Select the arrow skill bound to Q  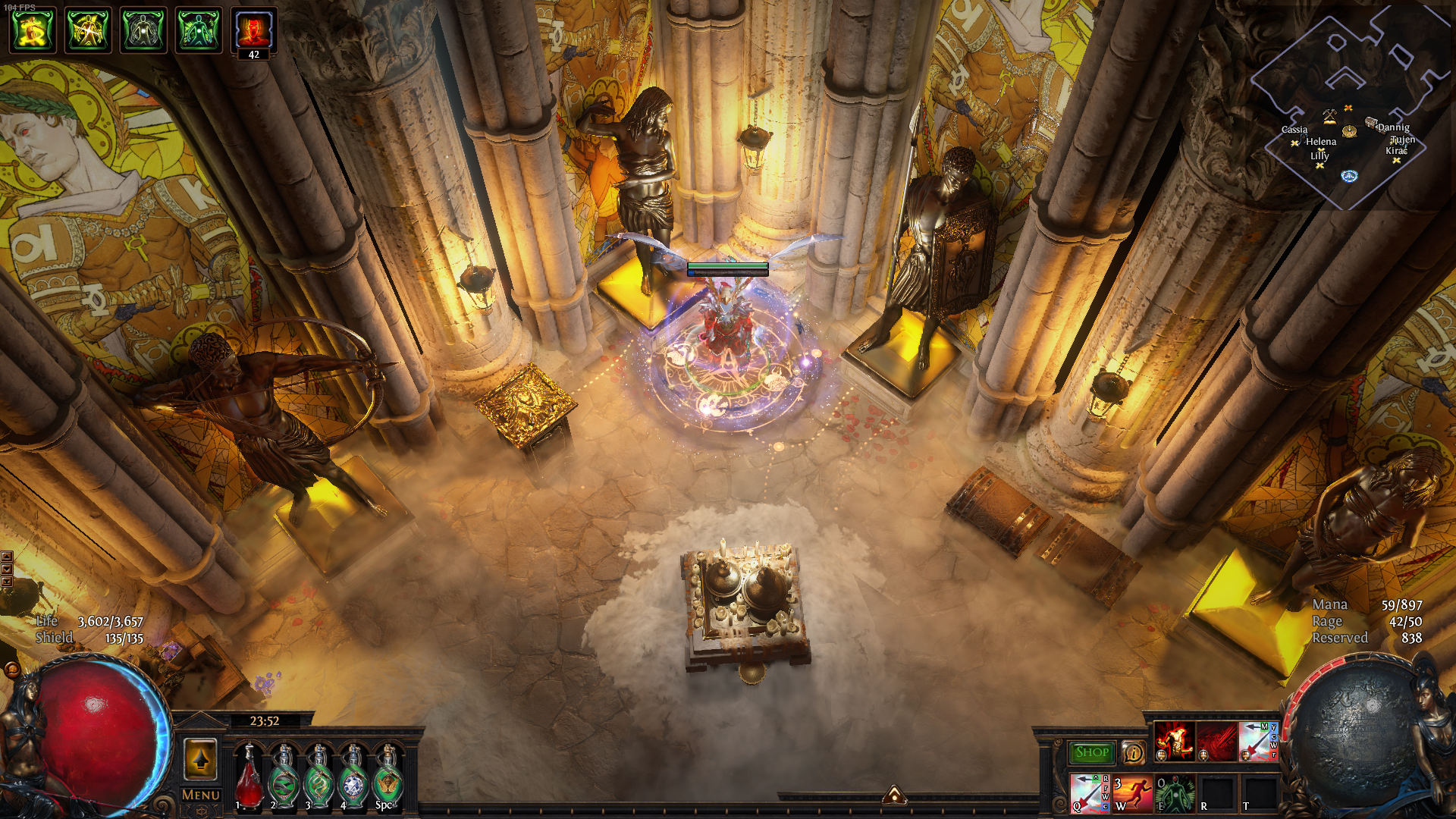[1090, 793]
